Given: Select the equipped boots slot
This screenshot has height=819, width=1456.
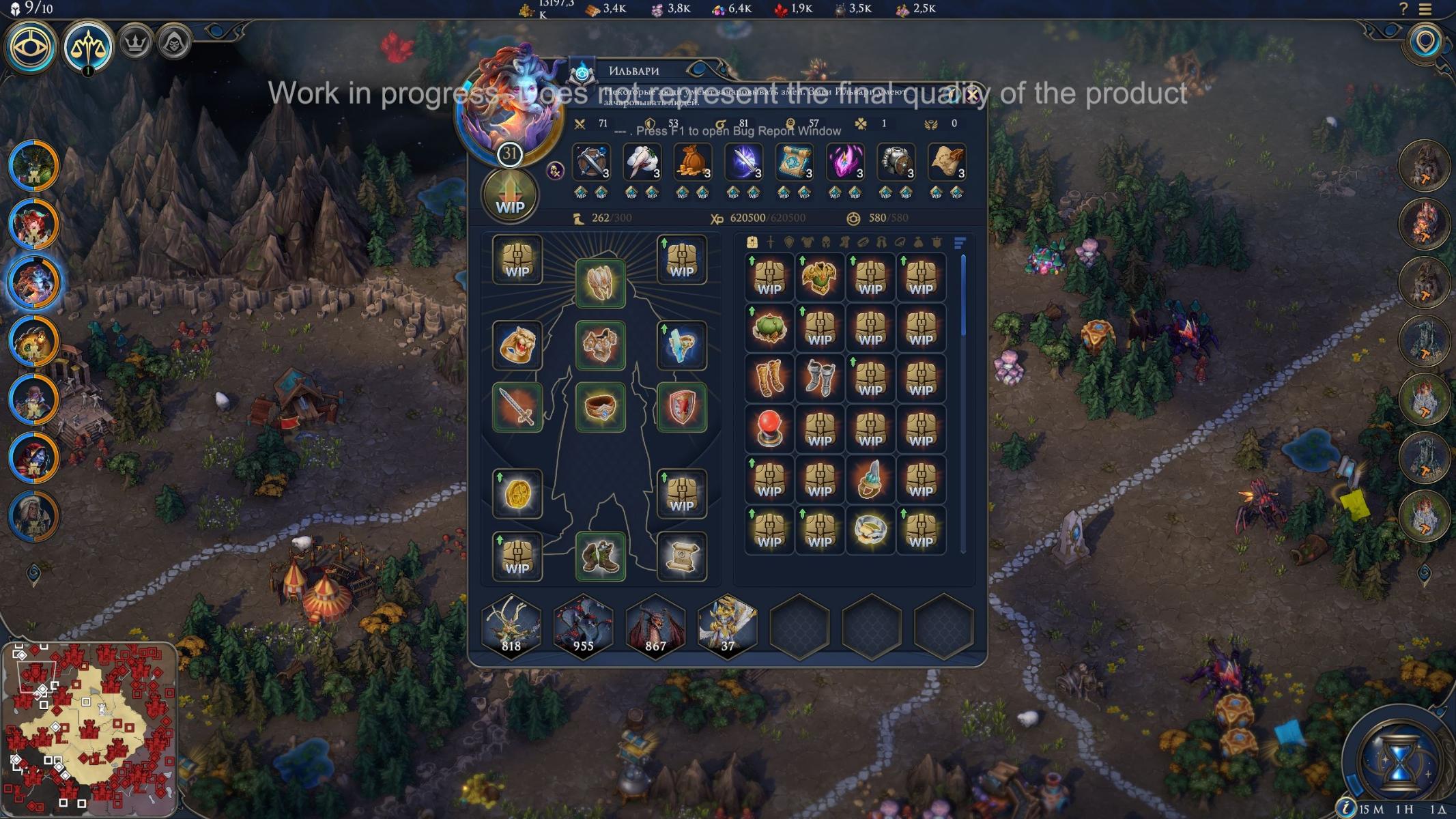Looking at the screenshot, I should coord(600,556).
